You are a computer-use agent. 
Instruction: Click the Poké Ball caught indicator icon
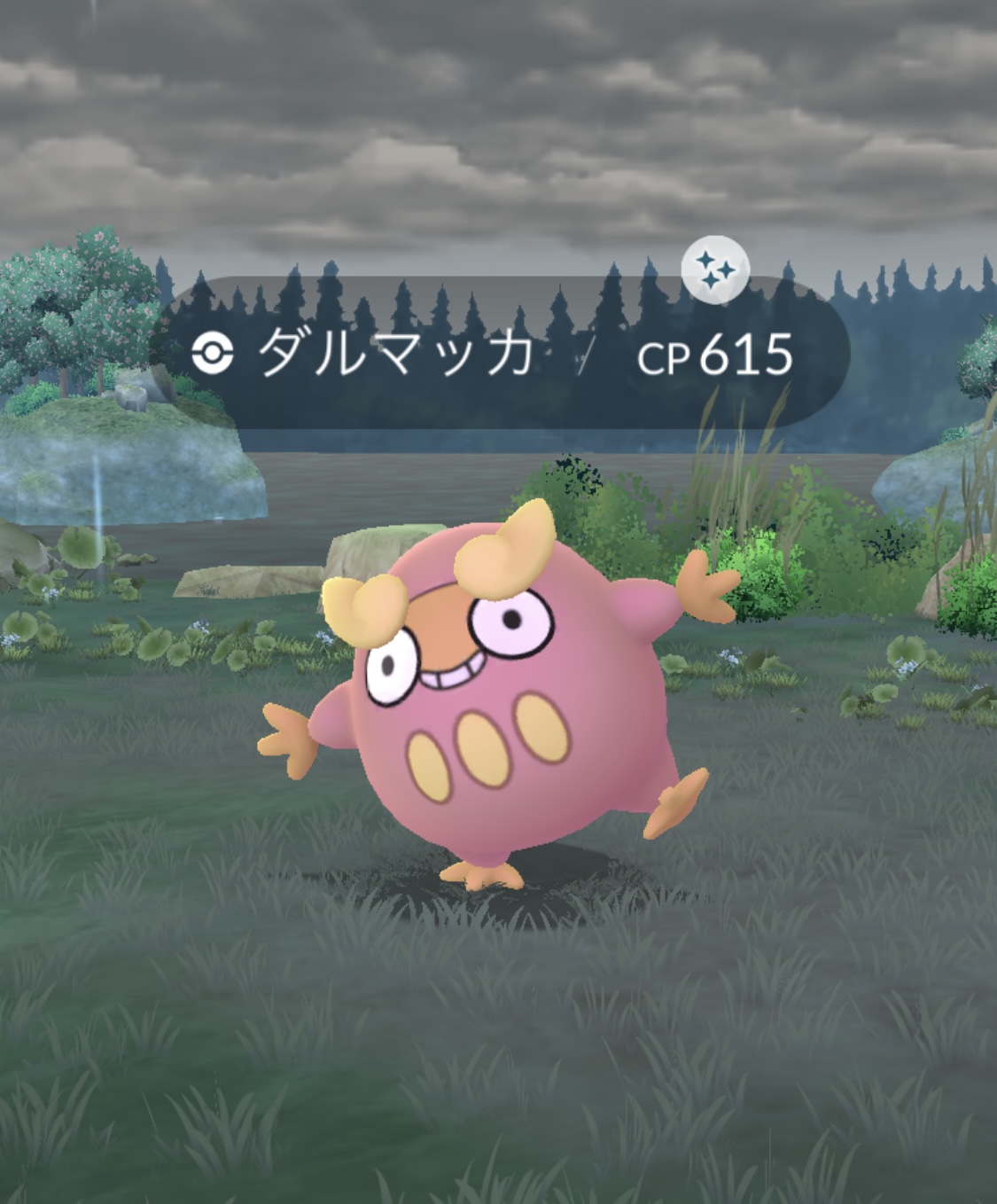click(213, 355)
